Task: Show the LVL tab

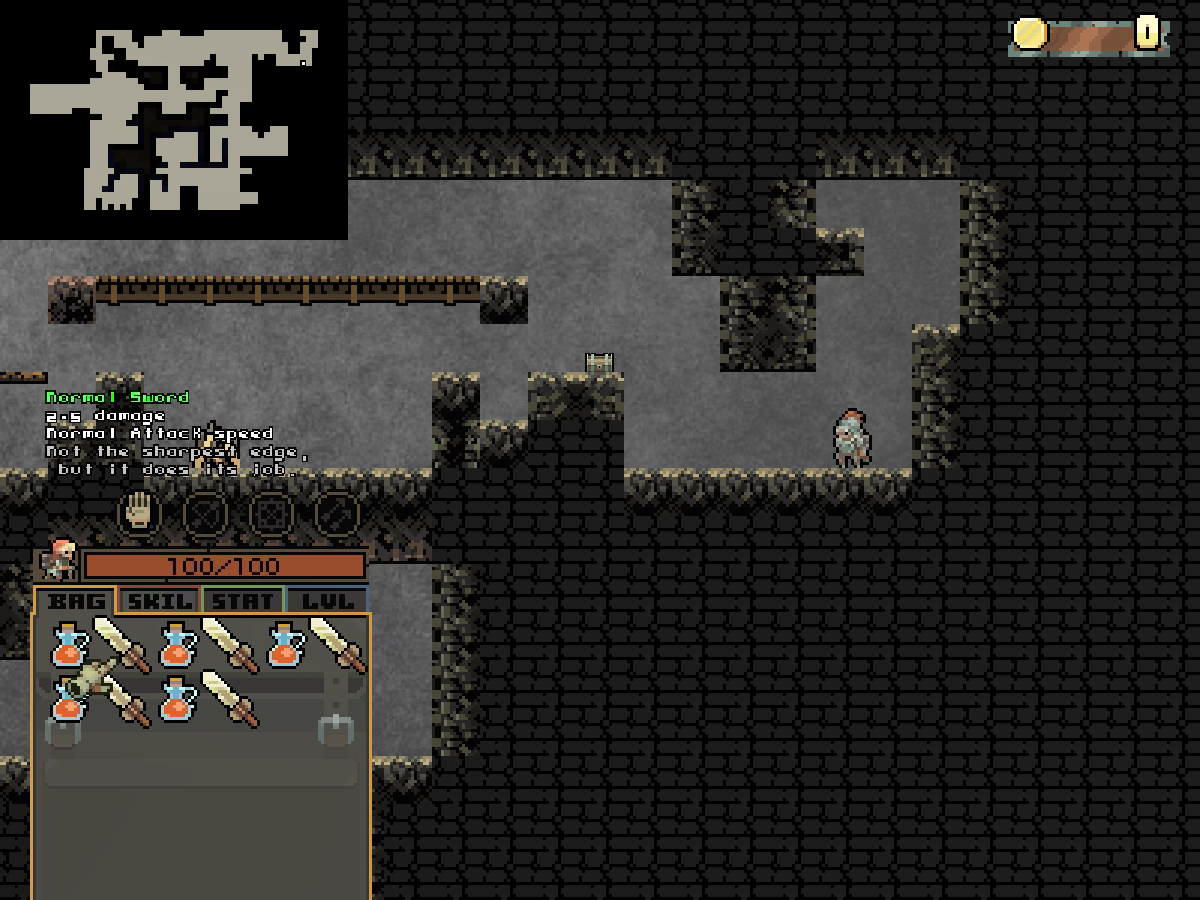Action: pos(327,601)
